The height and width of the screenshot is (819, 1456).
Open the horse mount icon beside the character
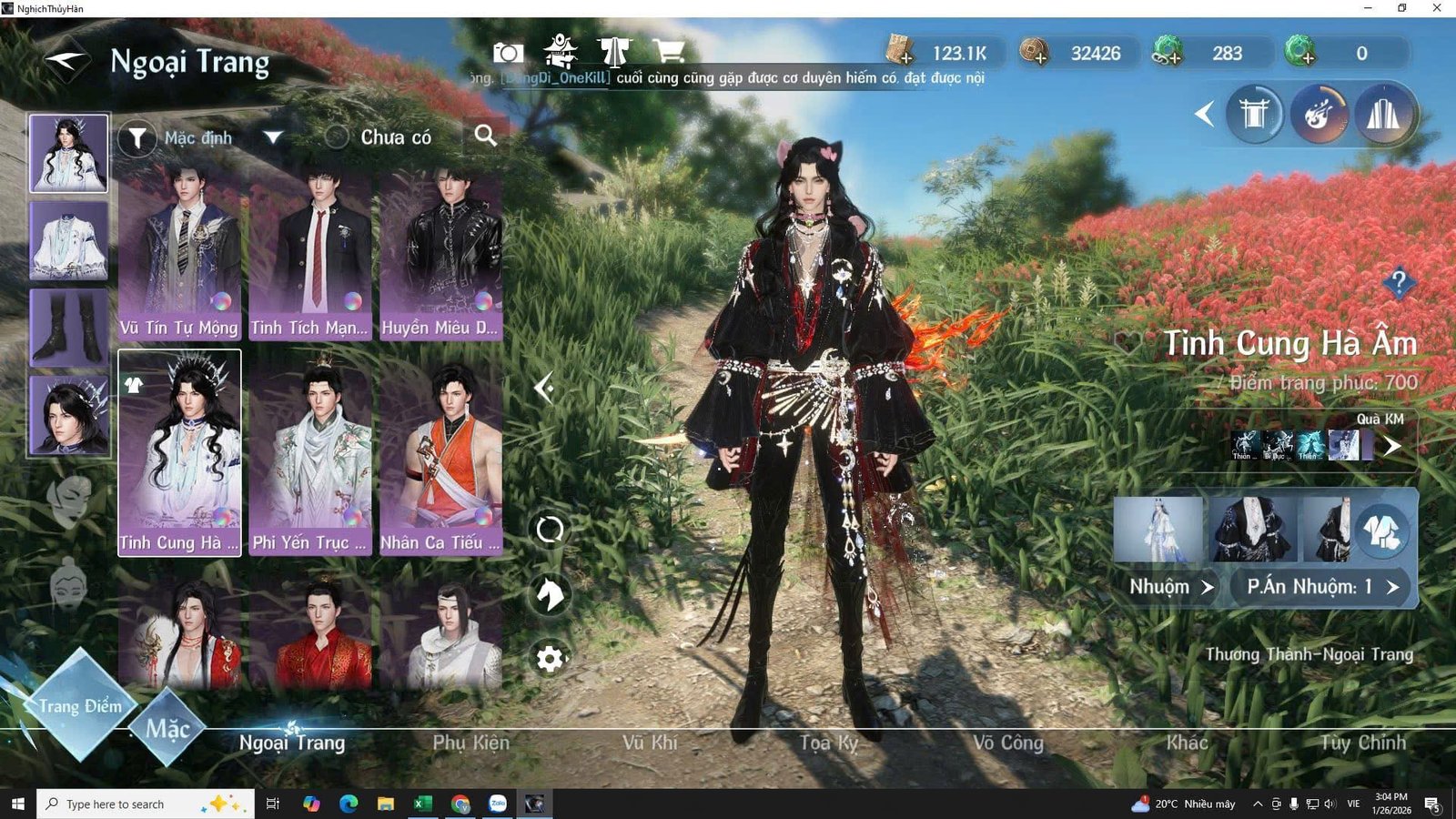(x=550, y=594)
